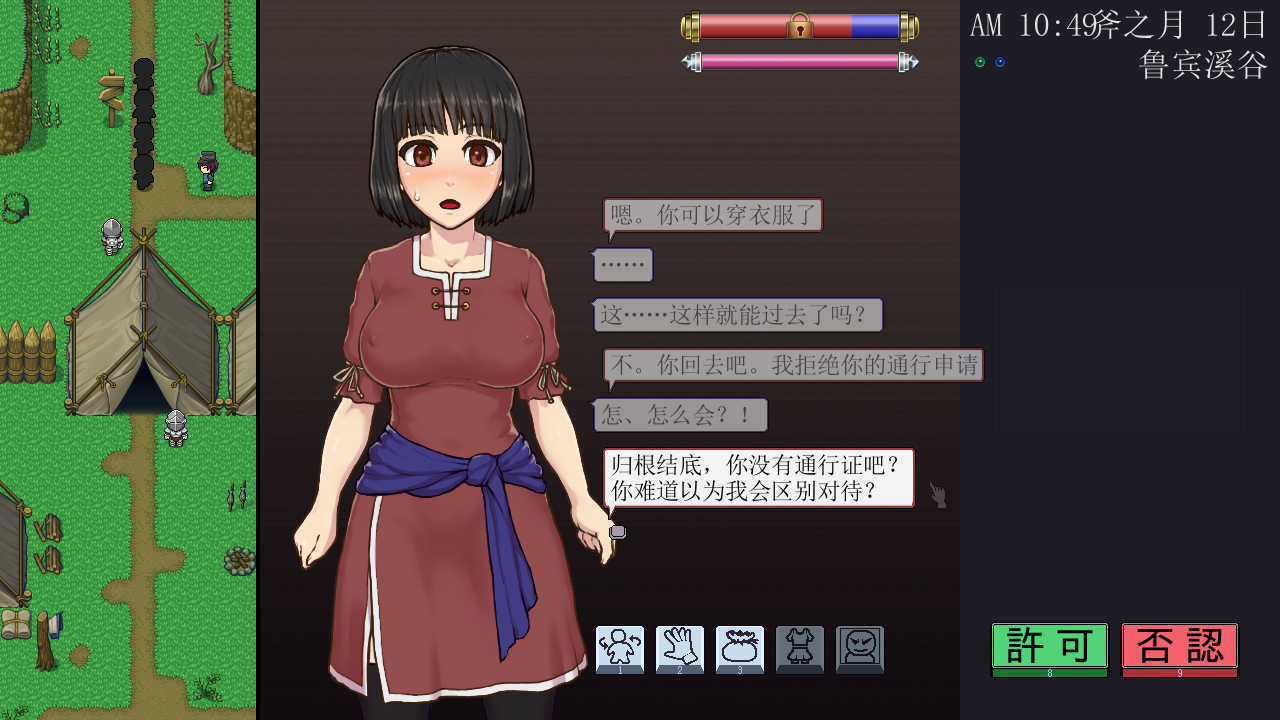Open the tied pouch baggage icon
Viewport: 1280px width, 720px height.
(x=740, y=649)
